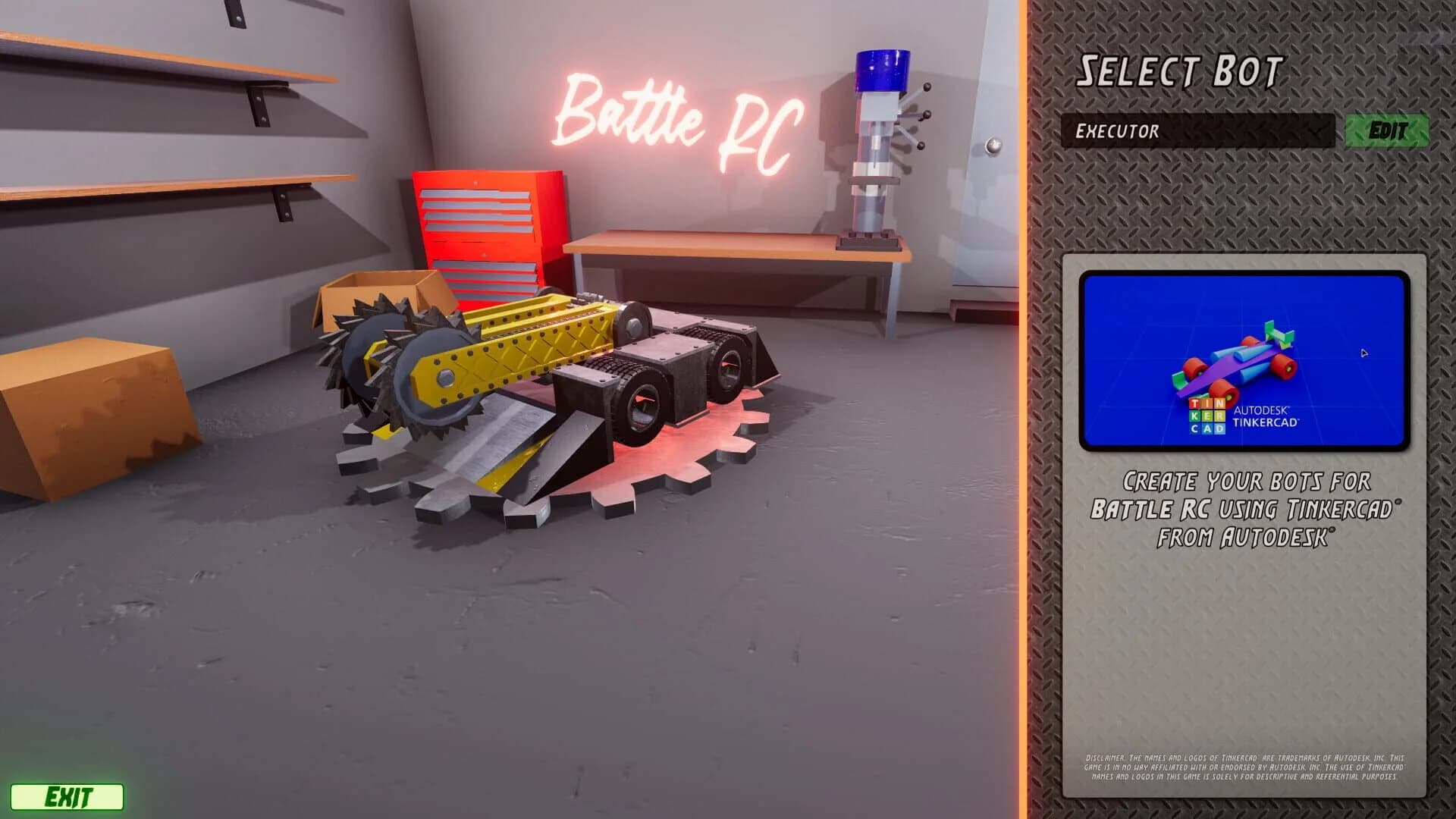Click the dropdown chevron in the bot name bar

[x=1316, y=133]
